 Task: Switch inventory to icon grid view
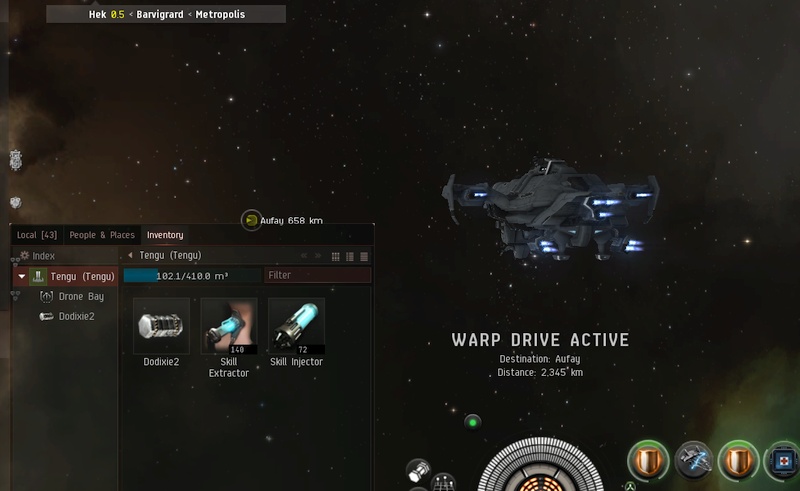coord(336,256)
